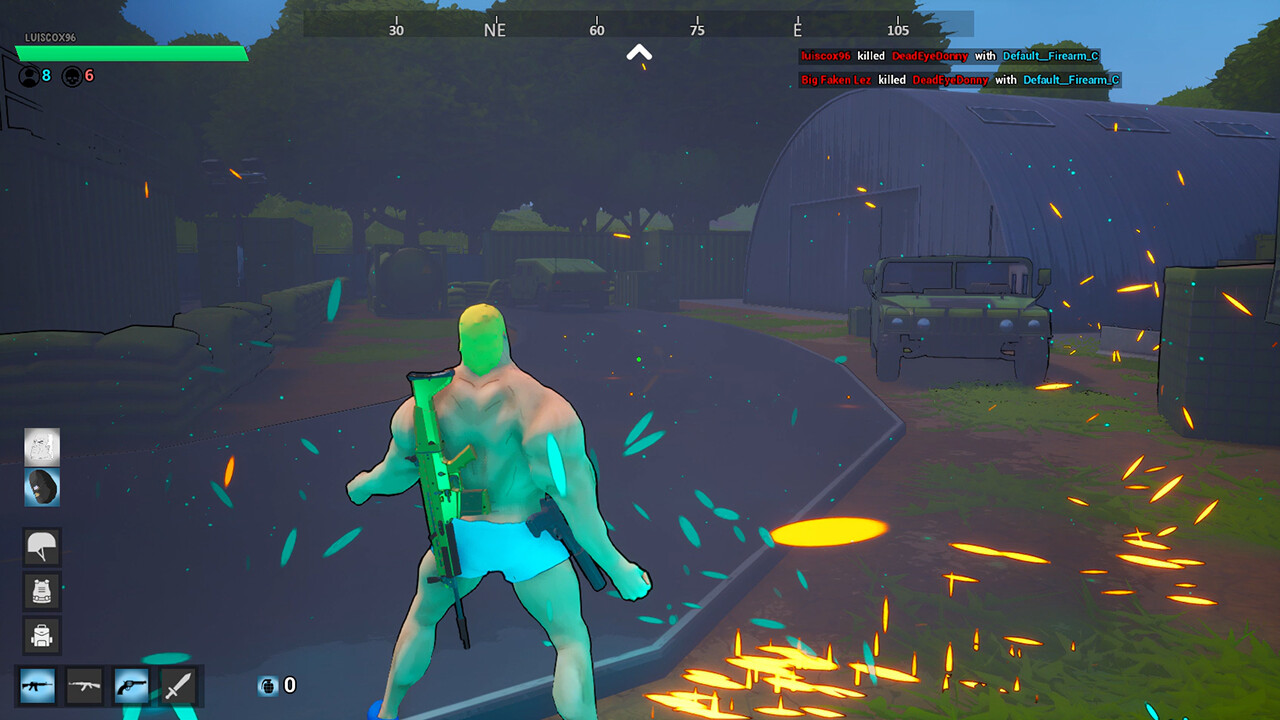Image resolution: width=1280 pixels, height=720 pixels.
Task: Open the armor vest equipment slot
Action: (42, 591)
